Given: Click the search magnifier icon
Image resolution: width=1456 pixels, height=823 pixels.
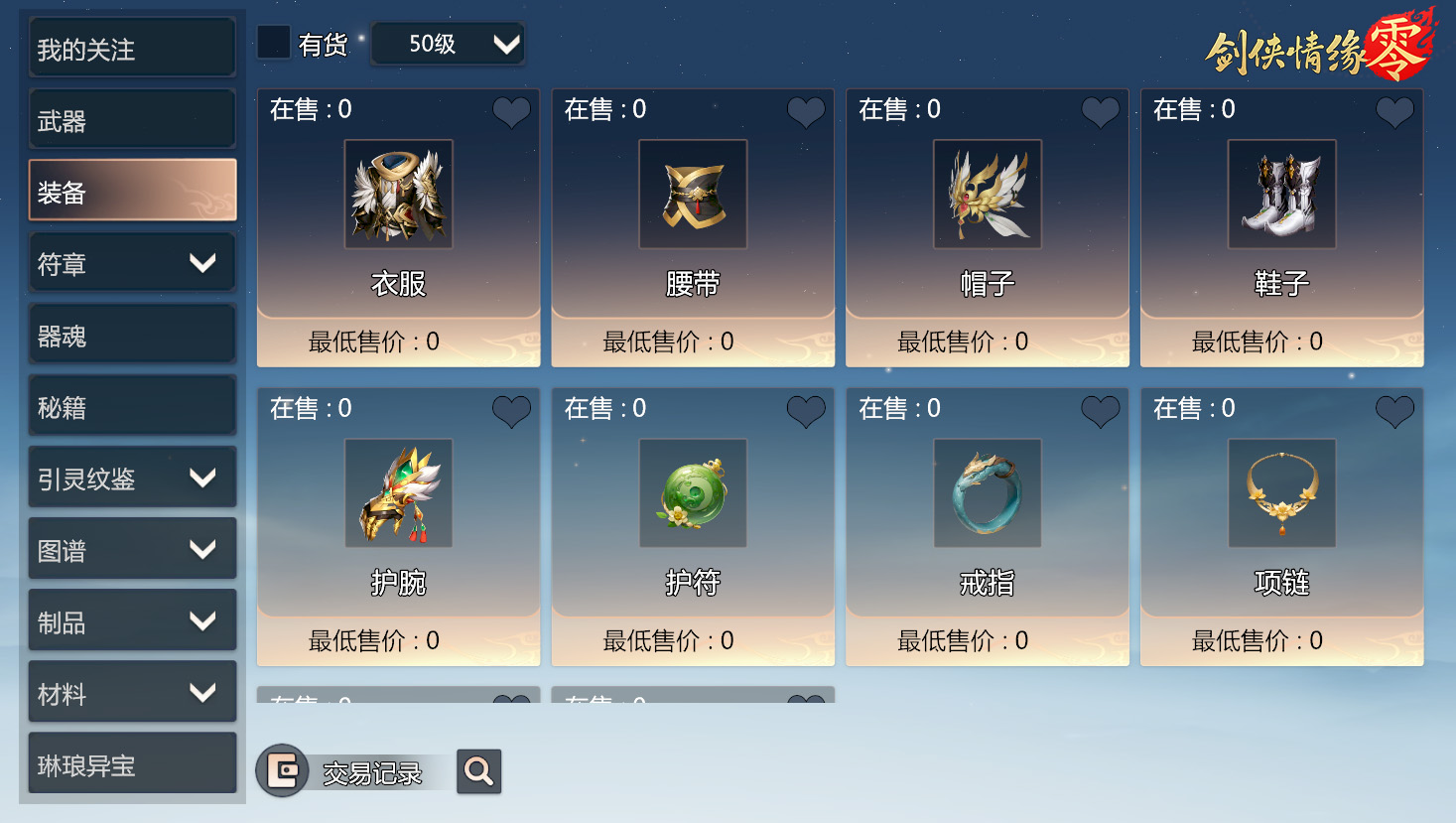Looking at the screenshot, I should pos(478,770).
